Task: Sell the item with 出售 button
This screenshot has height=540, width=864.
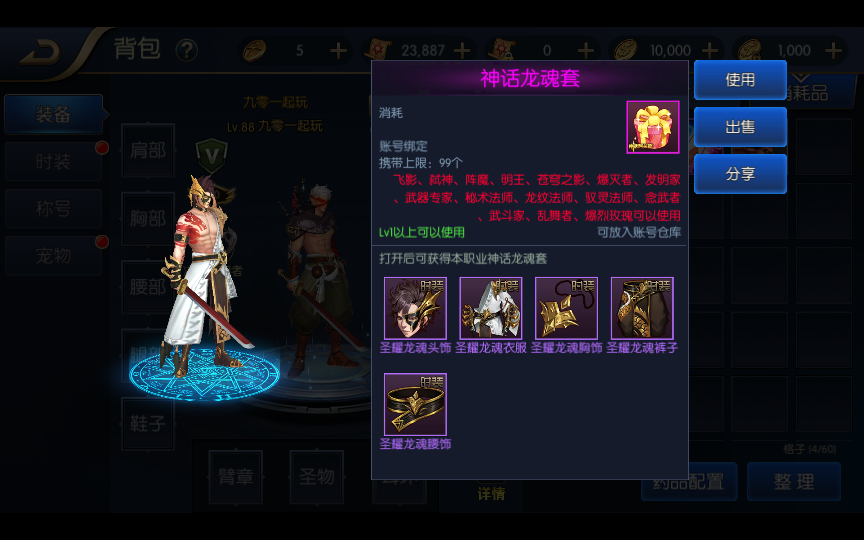Action: pyautogui.click(x=740, y=127)
